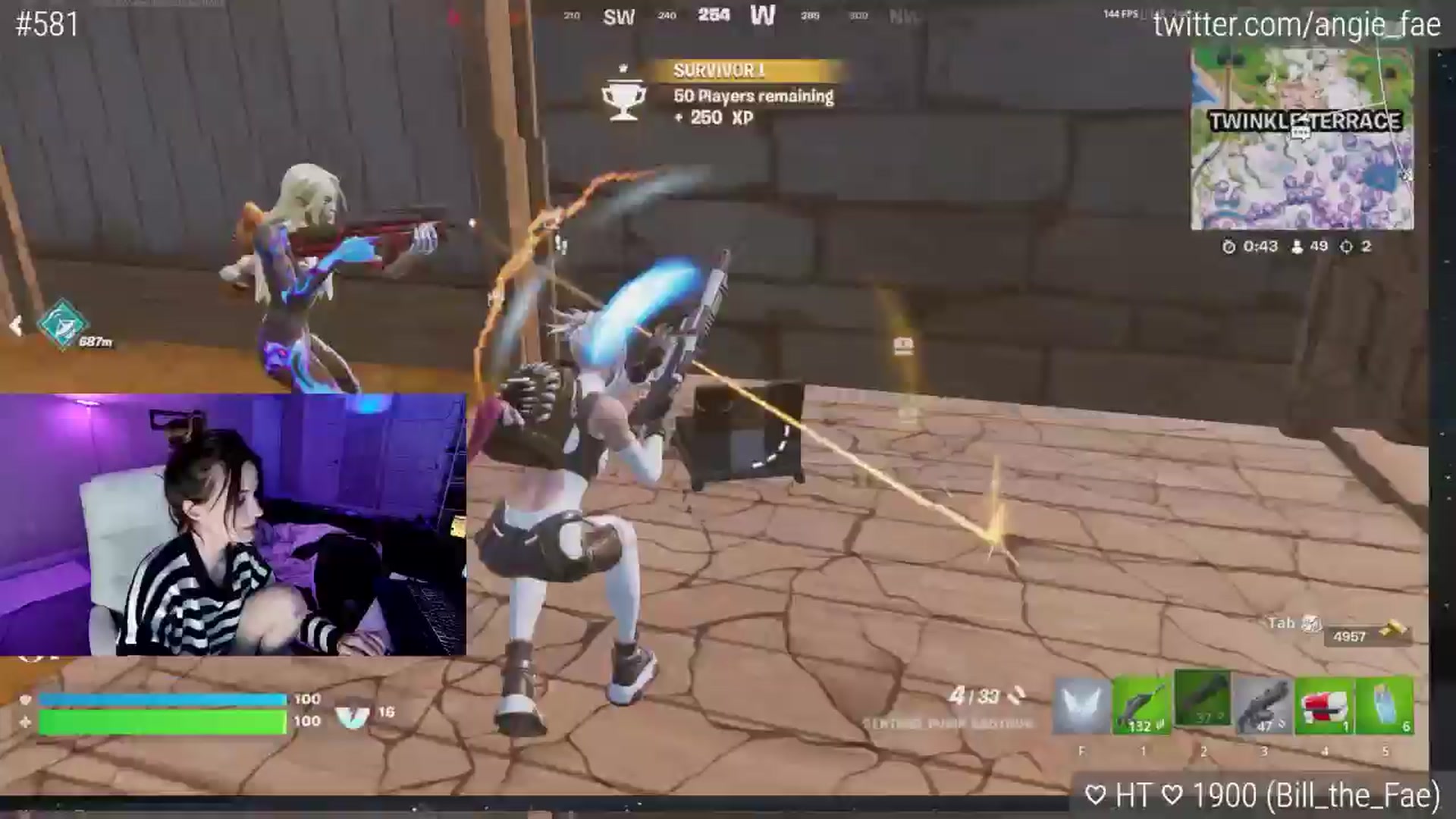Open the Twinkle Terrace minimap
1456x819 pixels.
(1302, 139)
